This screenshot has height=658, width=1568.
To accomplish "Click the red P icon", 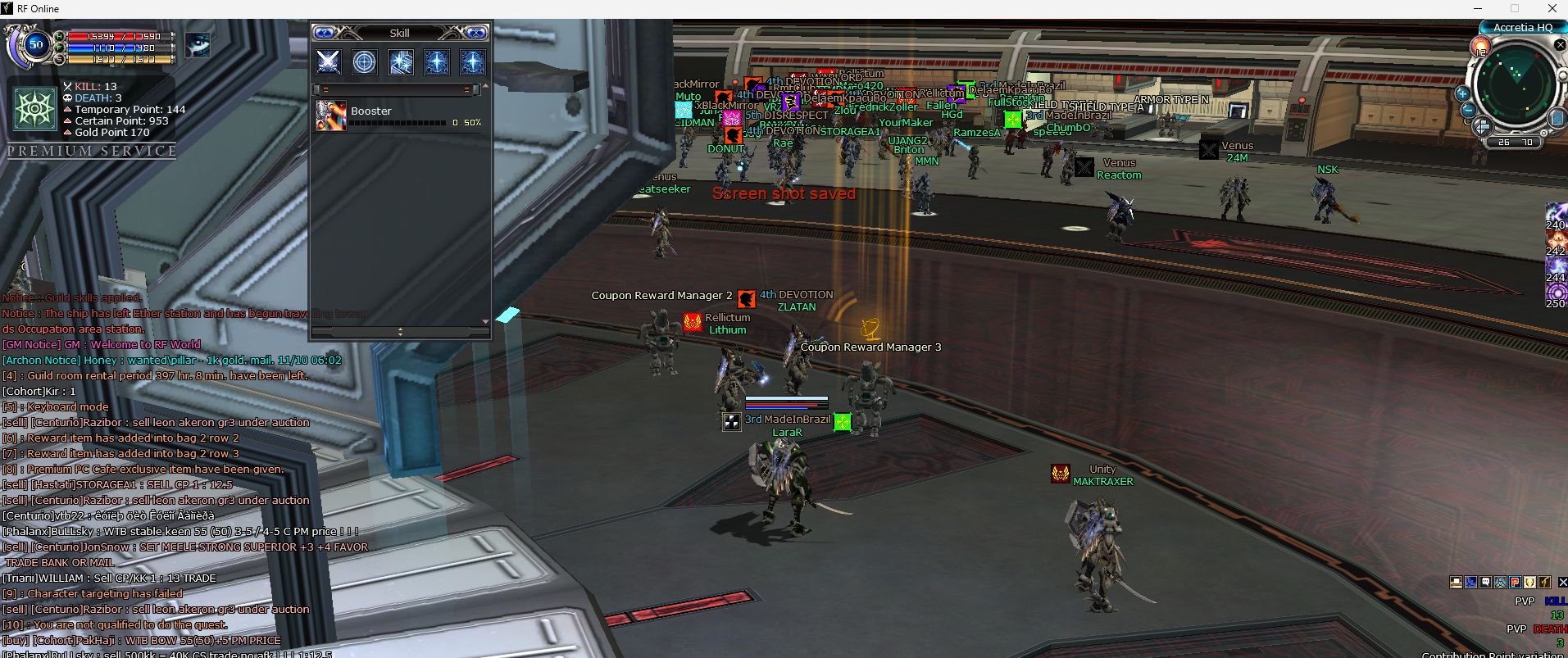I will pos(1515,582).
